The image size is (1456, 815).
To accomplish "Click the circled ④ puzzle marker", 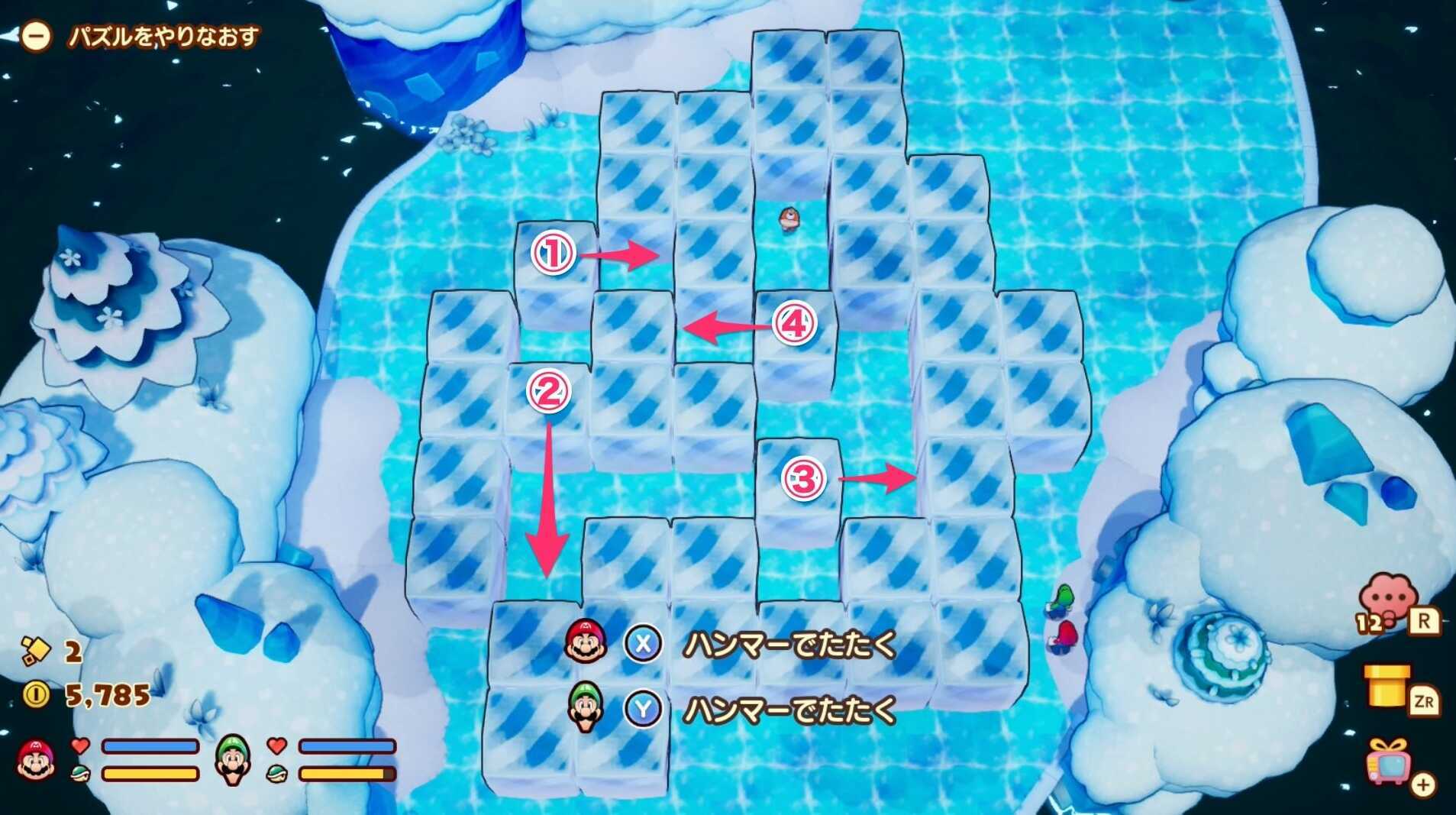I will click(x=796, y=325).
